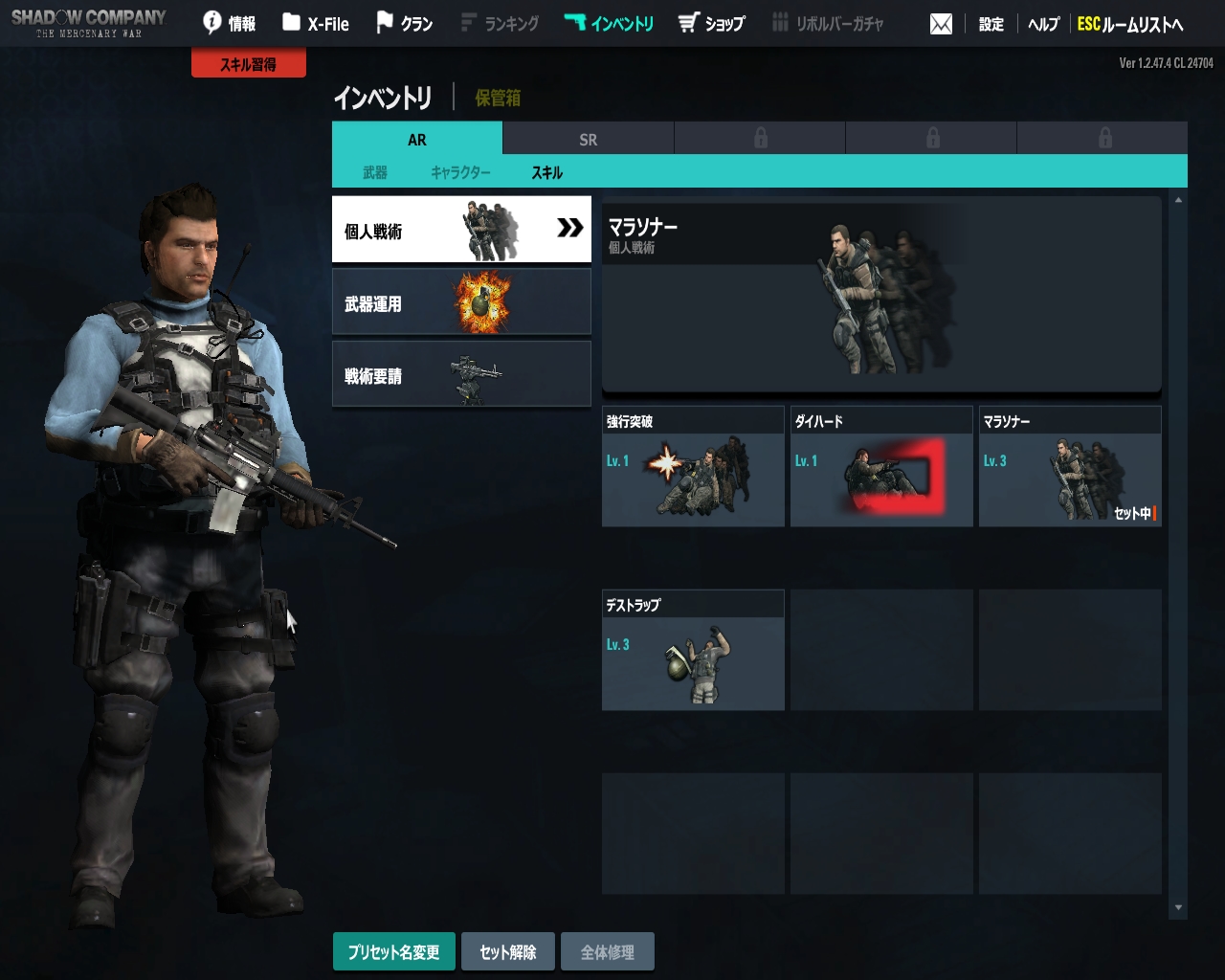This screenshot has width=1225, height=980.
Task: Select the 強行突破 skill card
Action: click(693, 467)
